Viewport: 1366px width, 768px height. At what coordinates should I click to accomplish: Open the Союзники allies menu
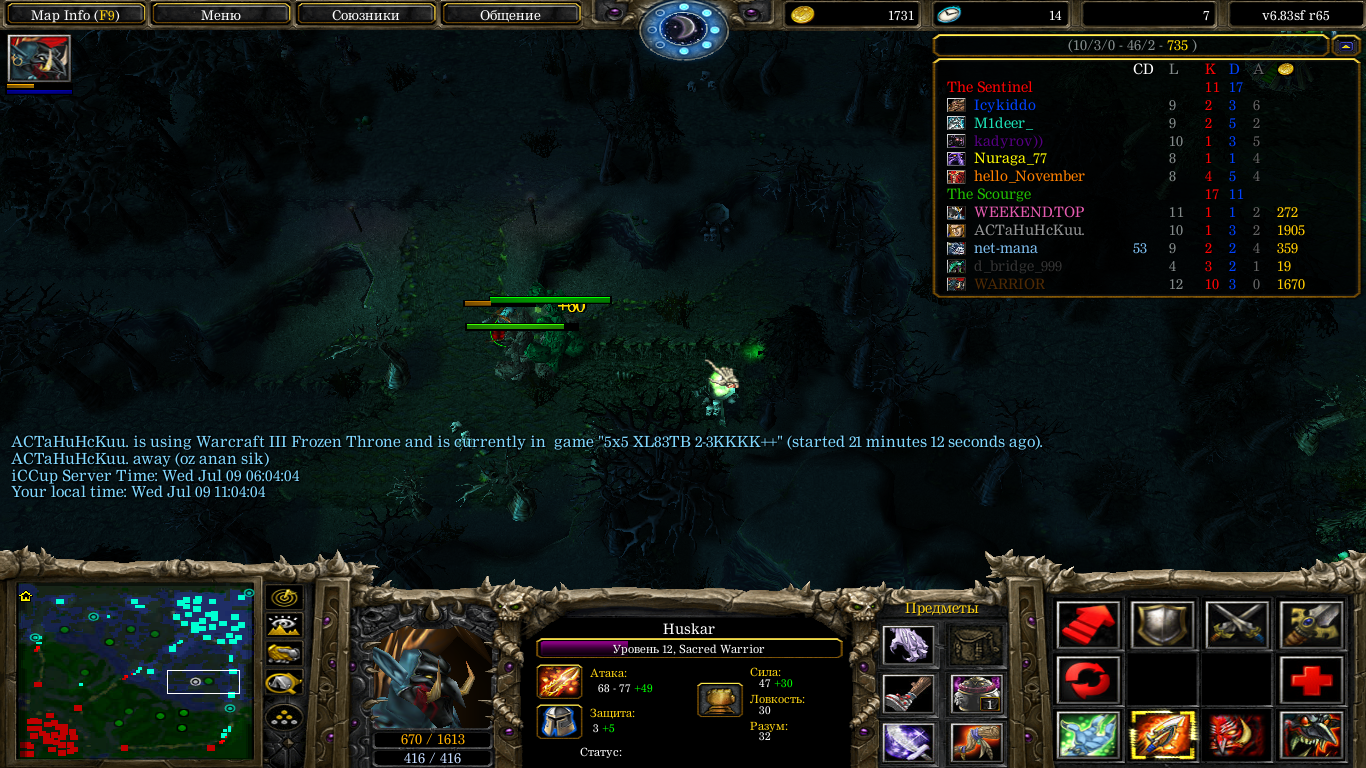pos(366,15)
